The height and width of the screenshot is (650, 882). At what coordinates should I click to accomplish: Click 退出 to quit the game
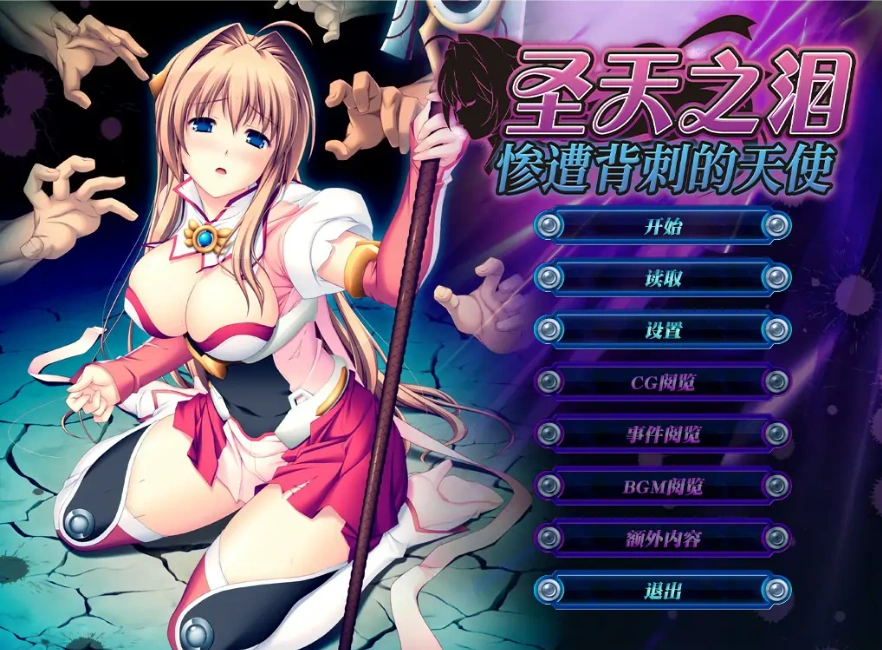tap(662, 590)
